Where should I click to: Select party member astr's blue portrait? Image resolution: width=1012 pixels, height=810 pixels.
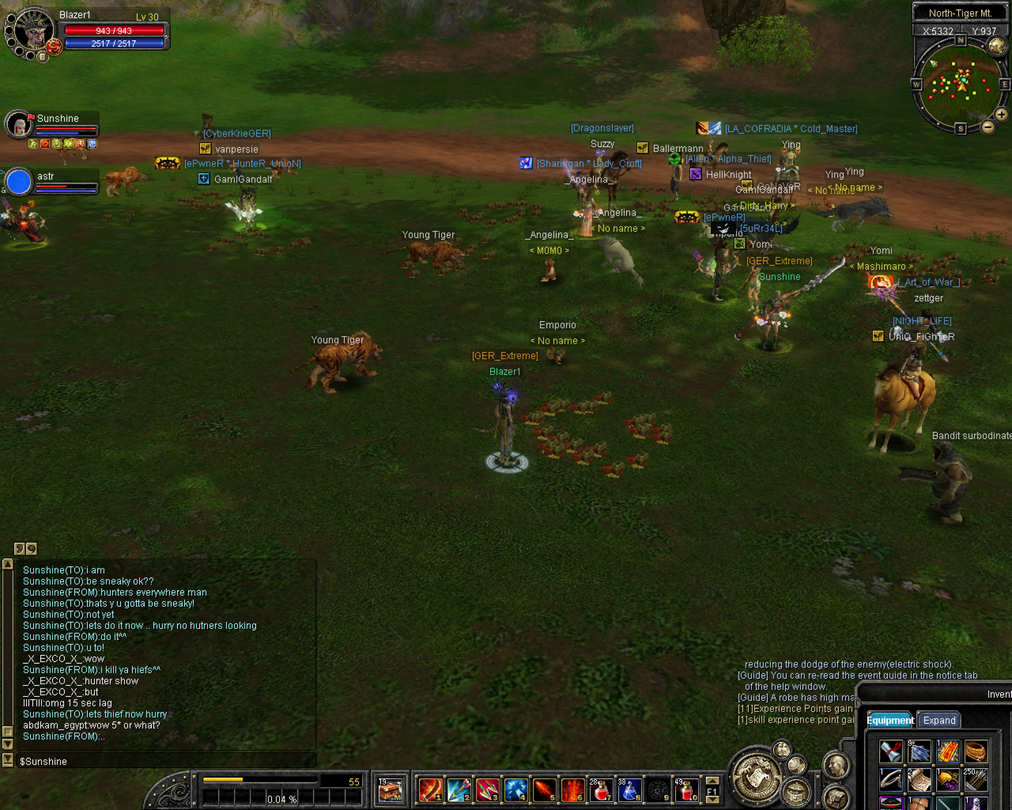[x=19, y=182]
